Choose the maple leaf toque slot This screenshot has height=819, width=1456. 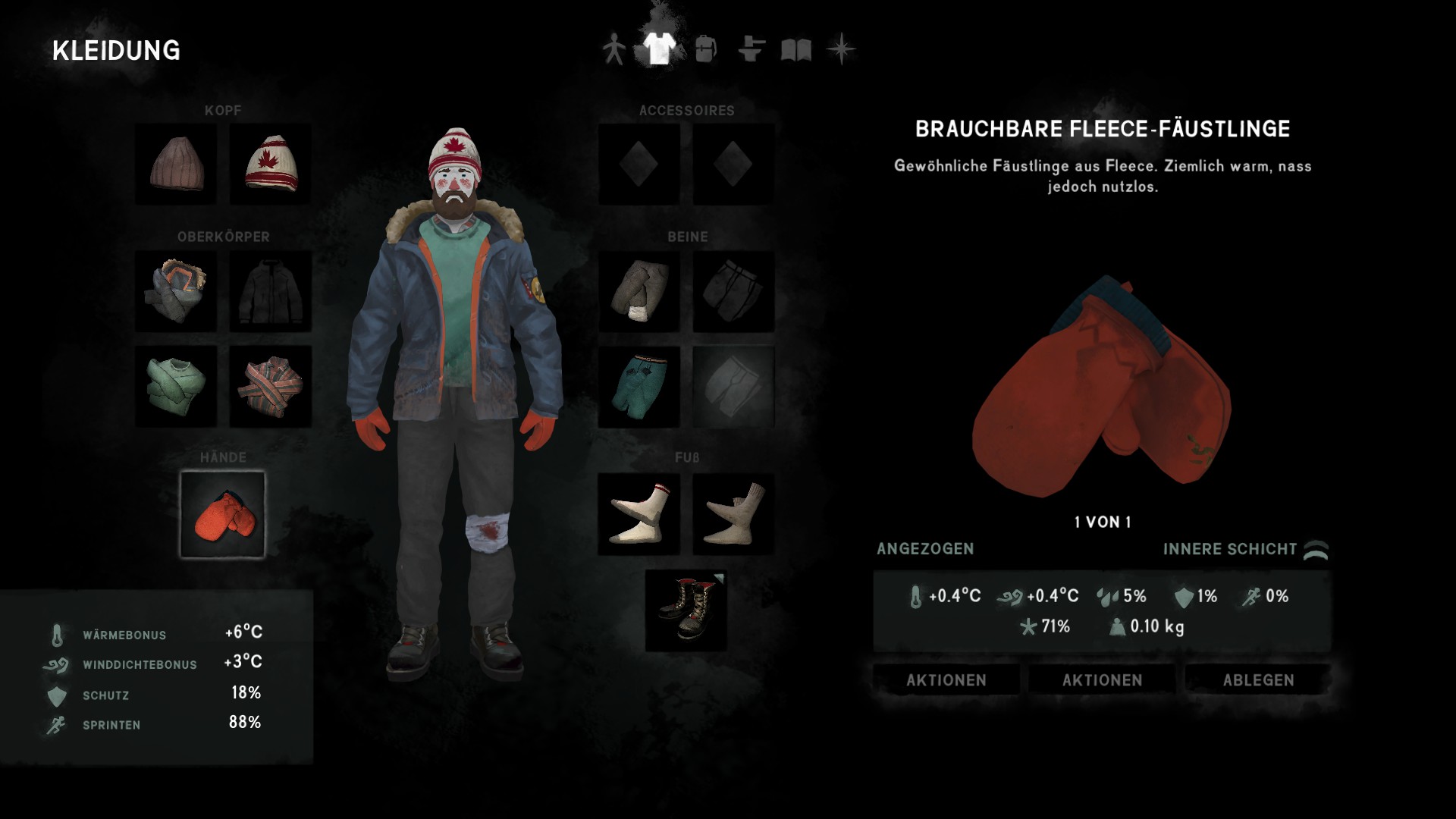[270, 164]
